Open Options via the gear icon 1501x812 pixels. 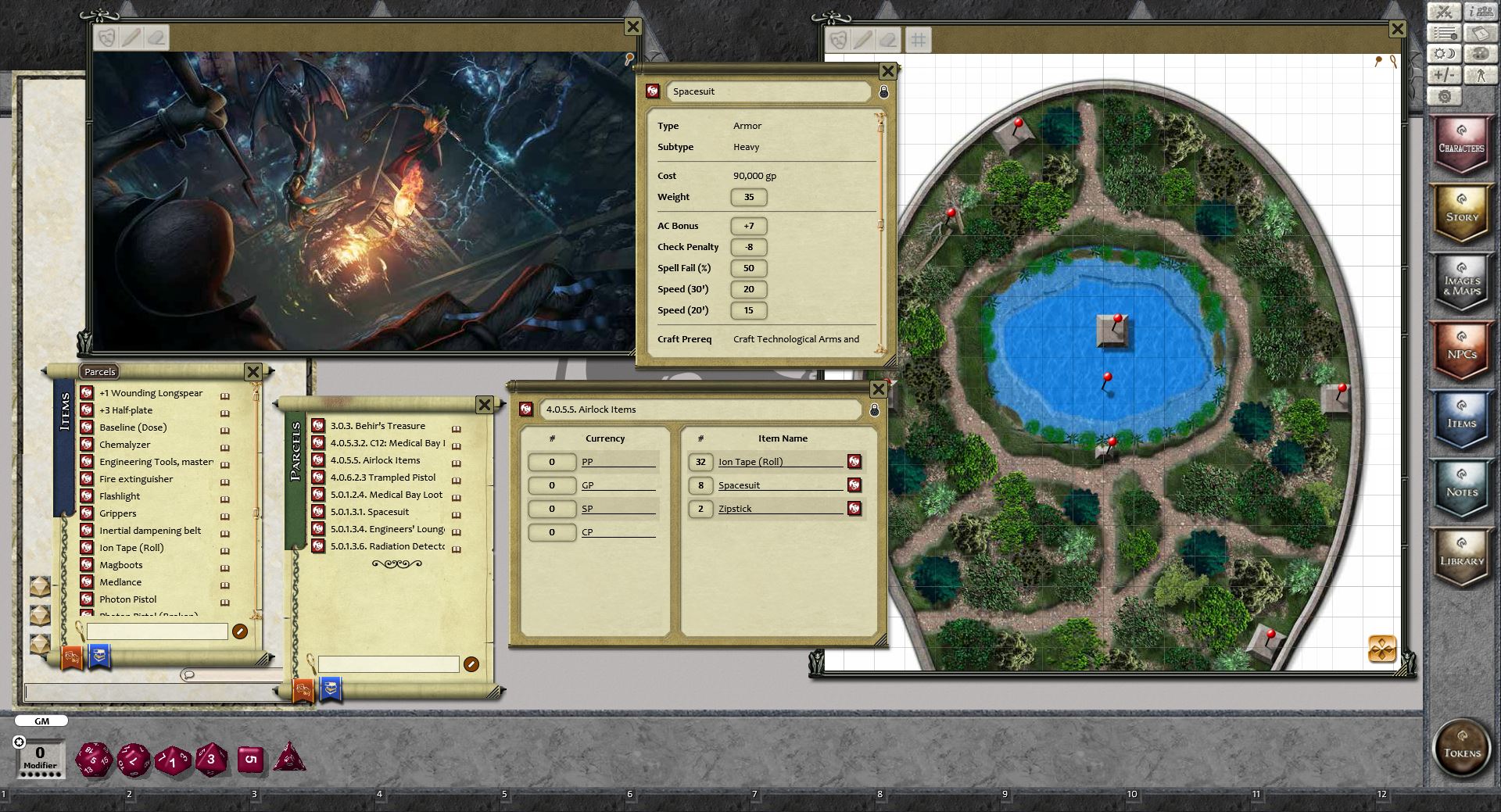(1445, 96)
